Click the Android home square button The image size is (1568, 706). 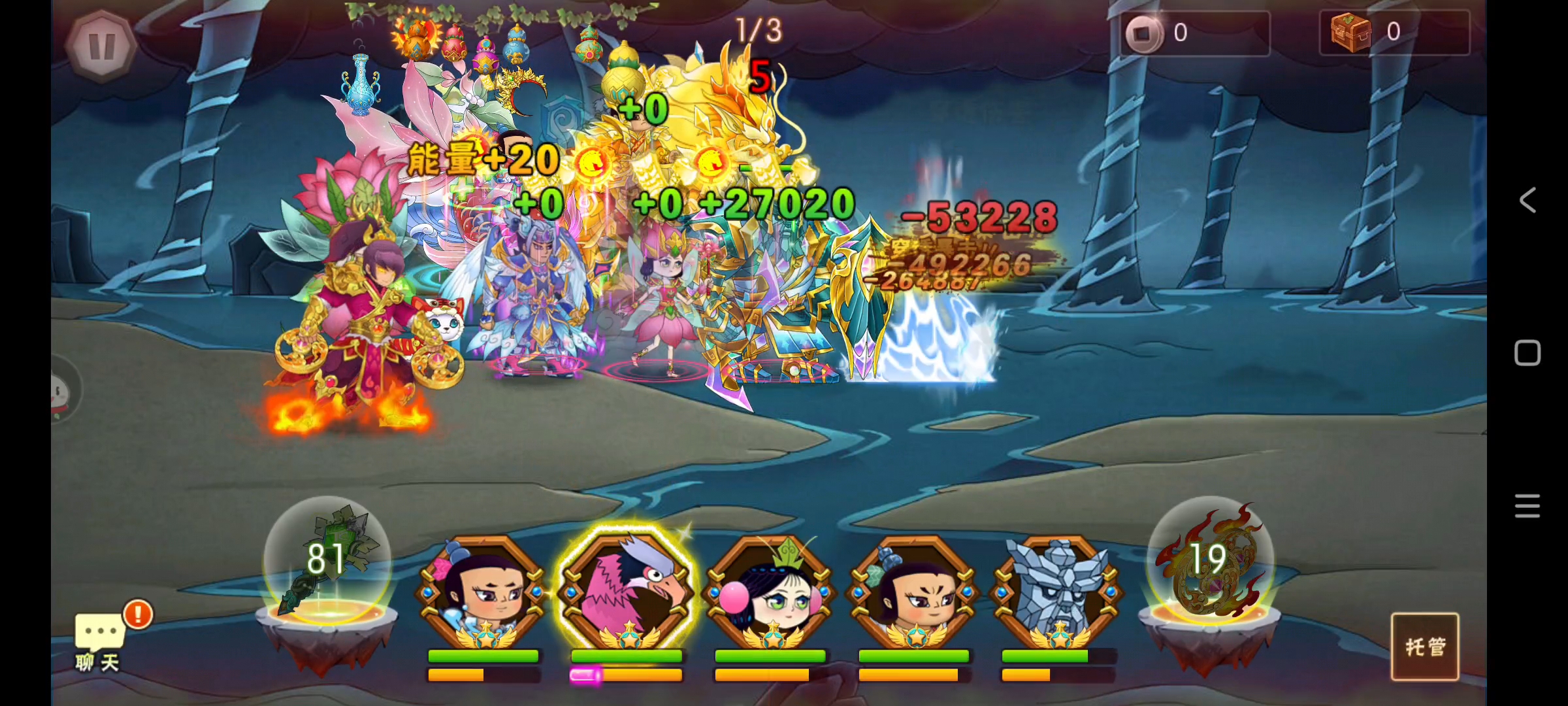(1527, 353)
